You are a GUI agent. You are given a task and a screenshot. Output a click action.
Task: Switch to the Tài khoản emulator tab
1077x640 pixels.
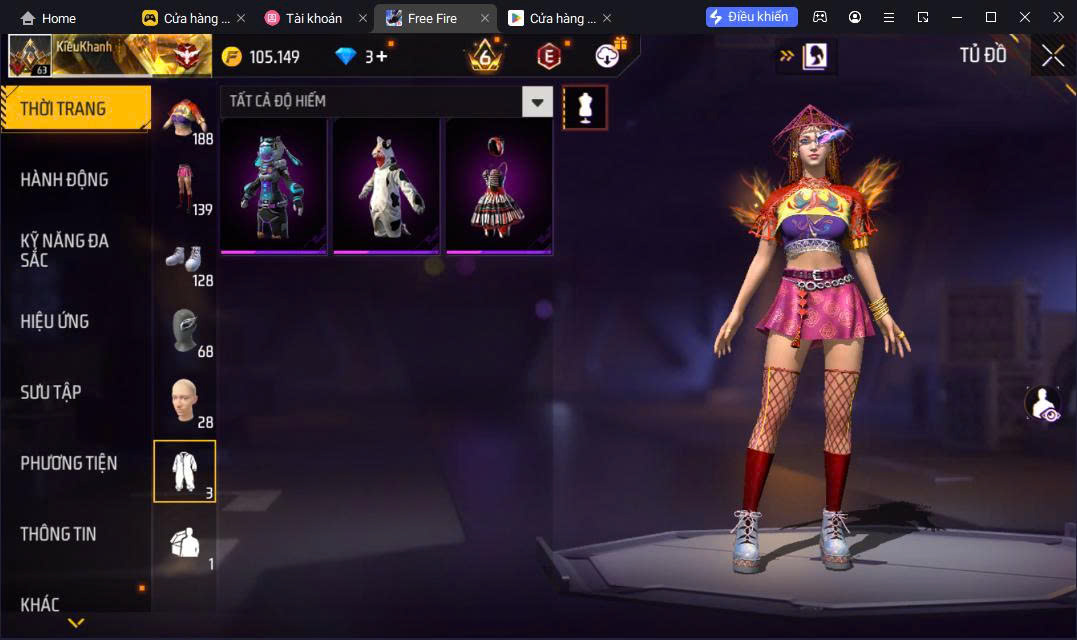click(x=313, y=18)
